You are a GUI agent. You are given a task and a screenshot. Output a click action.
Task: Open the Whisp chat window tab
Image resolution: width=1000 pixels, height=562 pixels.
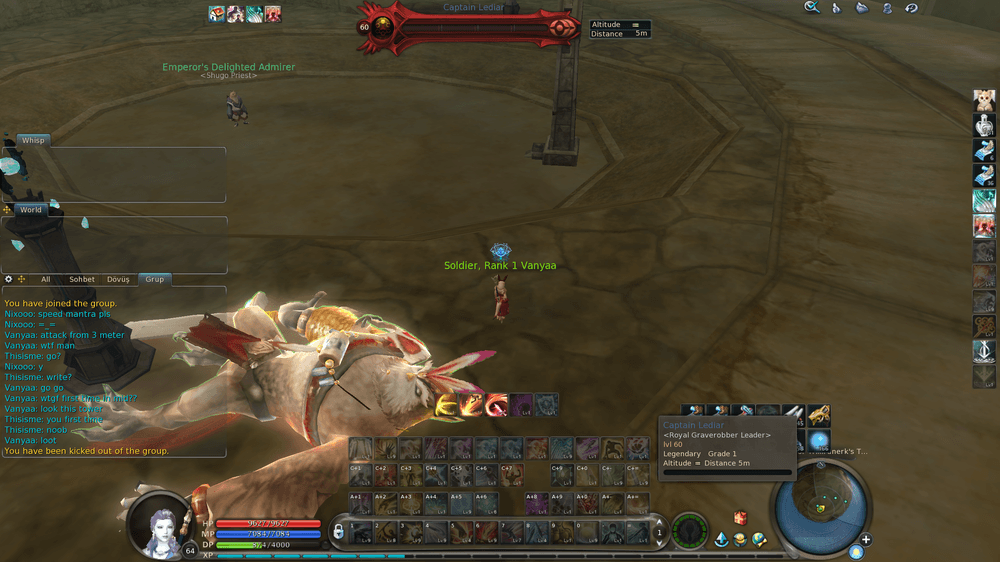33,141
